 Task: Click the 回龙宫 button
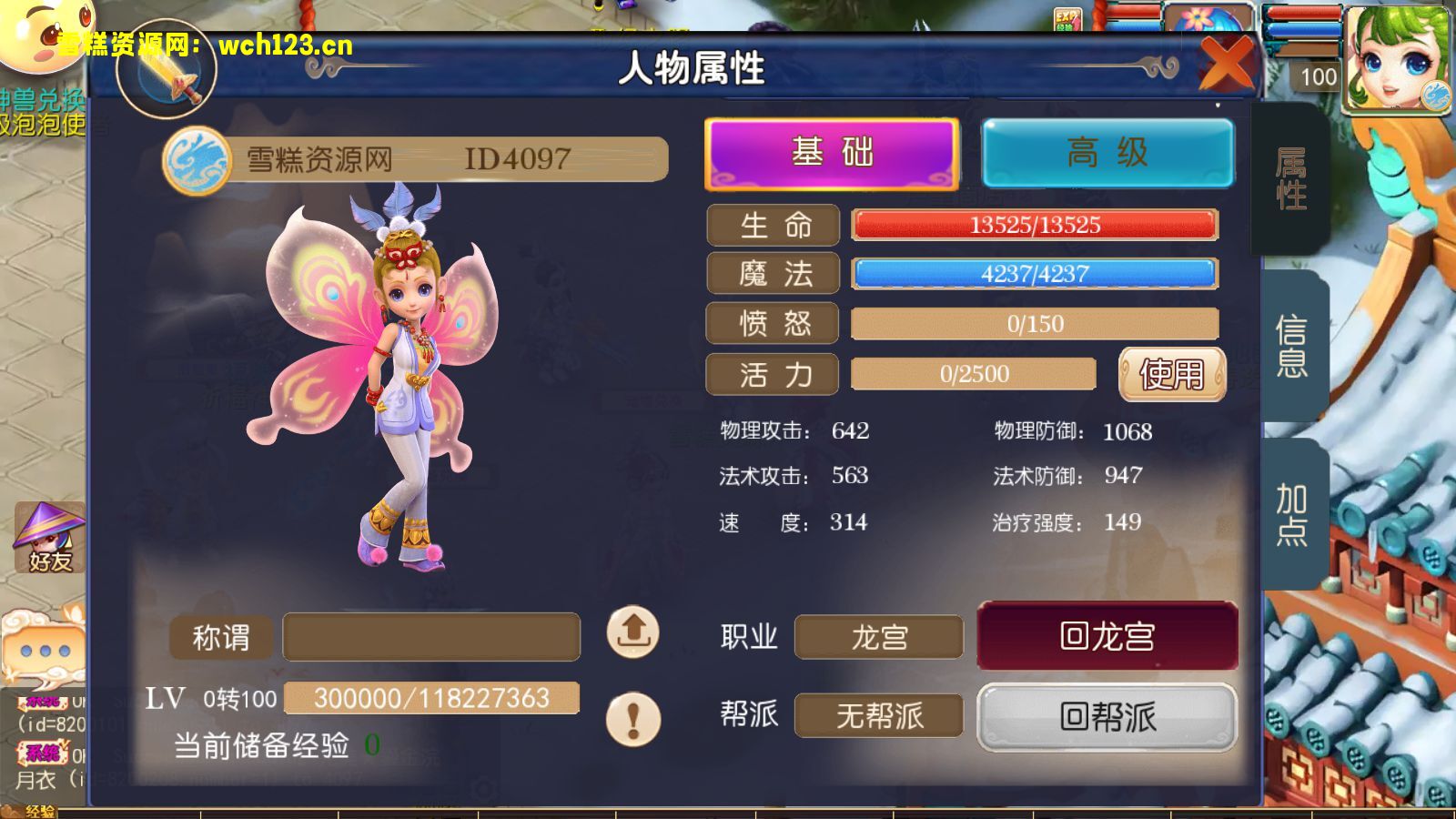tap(1105, 637)
